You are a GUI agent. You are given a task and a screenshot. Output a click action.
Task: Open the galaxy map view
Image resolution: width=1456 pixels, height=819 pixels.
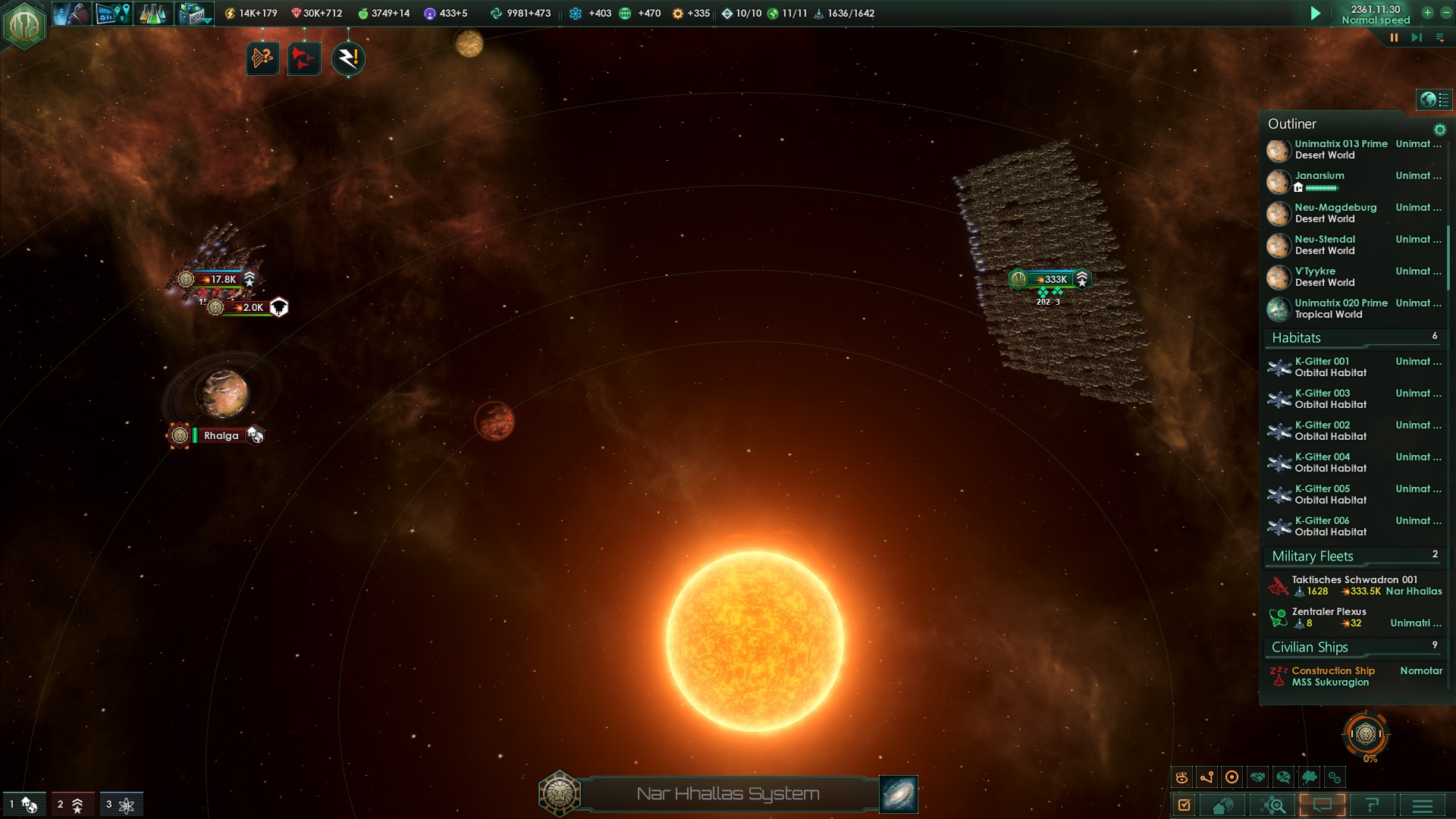coord(899,794)
